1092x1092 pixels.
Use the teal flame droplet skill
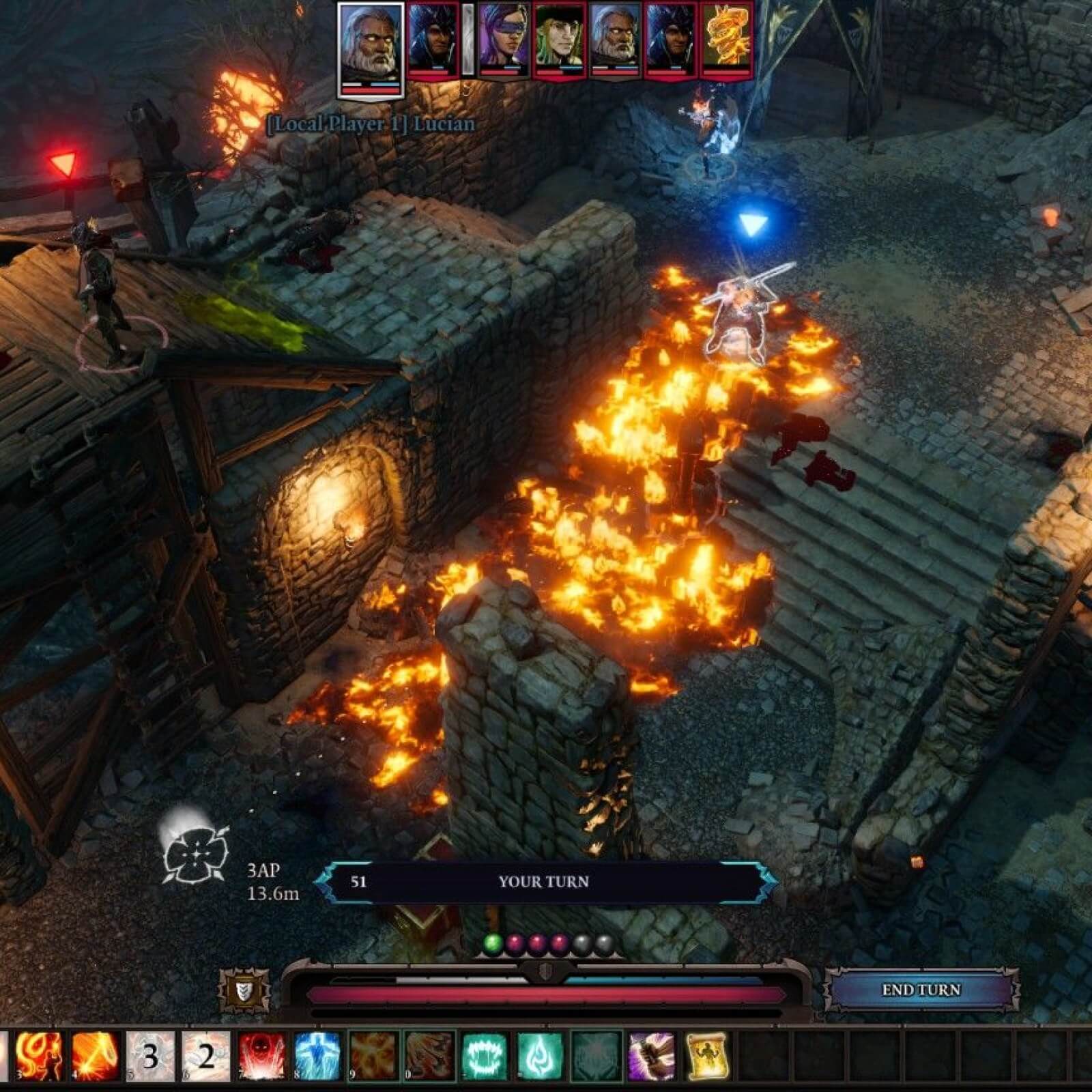(x=540, y=1056)
